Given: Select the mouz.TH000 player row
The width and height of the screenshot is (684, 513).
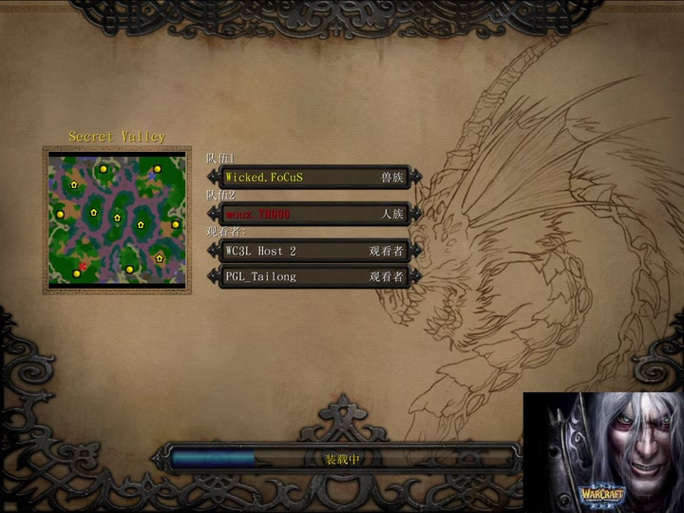Looking at the screenshot, I should click(314, 214).
